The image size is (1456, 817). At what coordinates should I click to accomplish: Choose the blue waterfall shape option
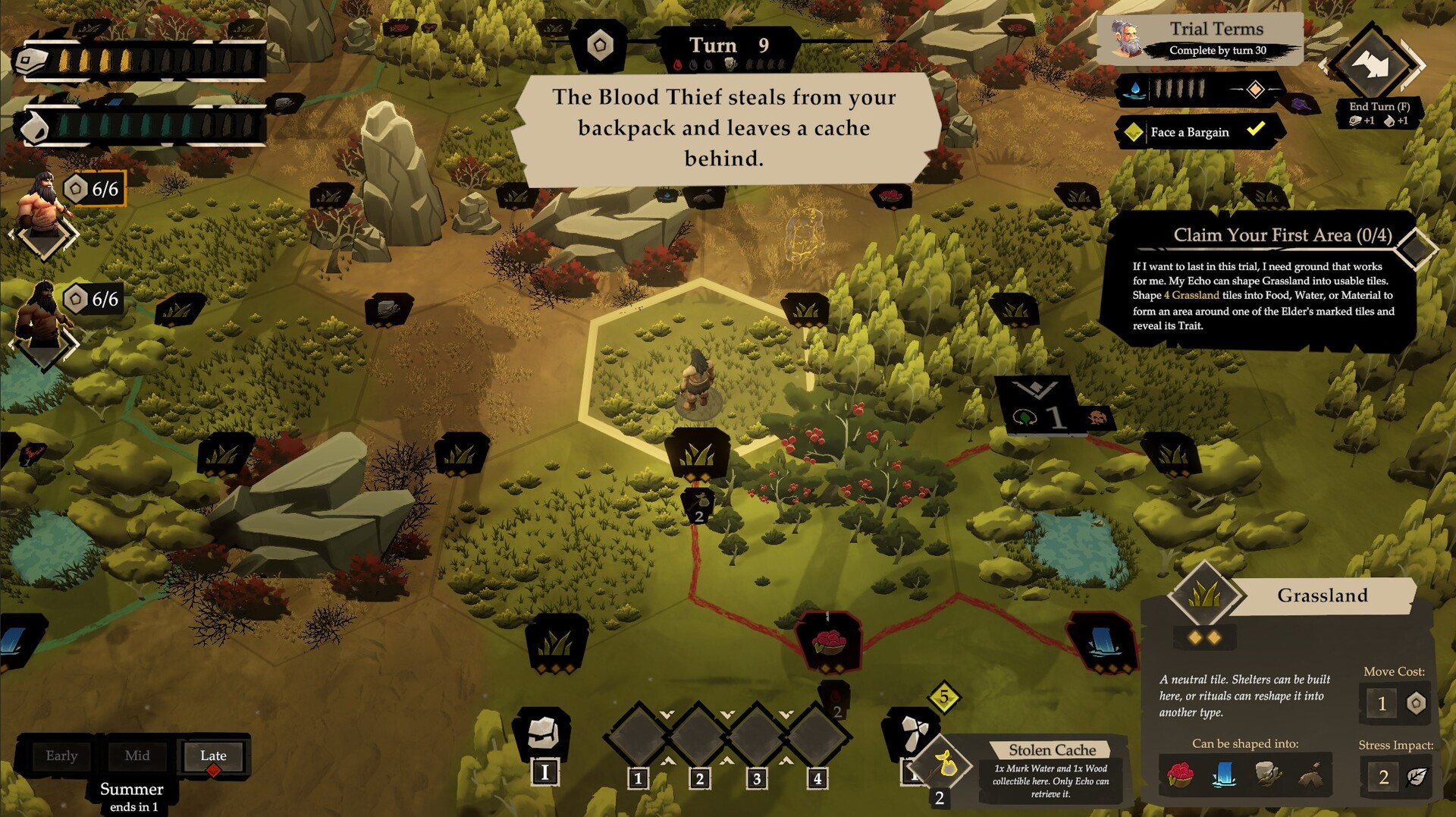click(x=1224, y=775)
